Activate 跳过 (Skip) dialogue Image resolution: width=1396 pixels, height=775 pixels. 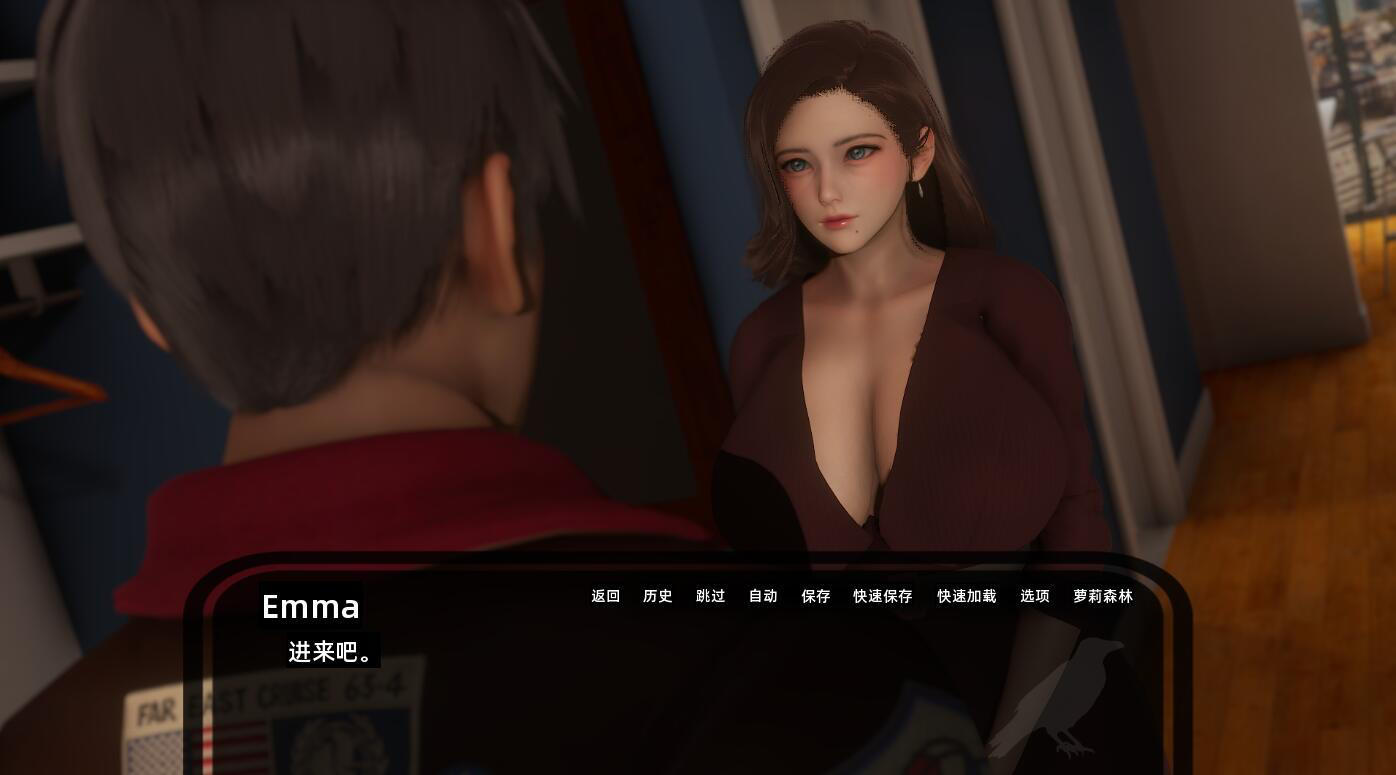711,596
